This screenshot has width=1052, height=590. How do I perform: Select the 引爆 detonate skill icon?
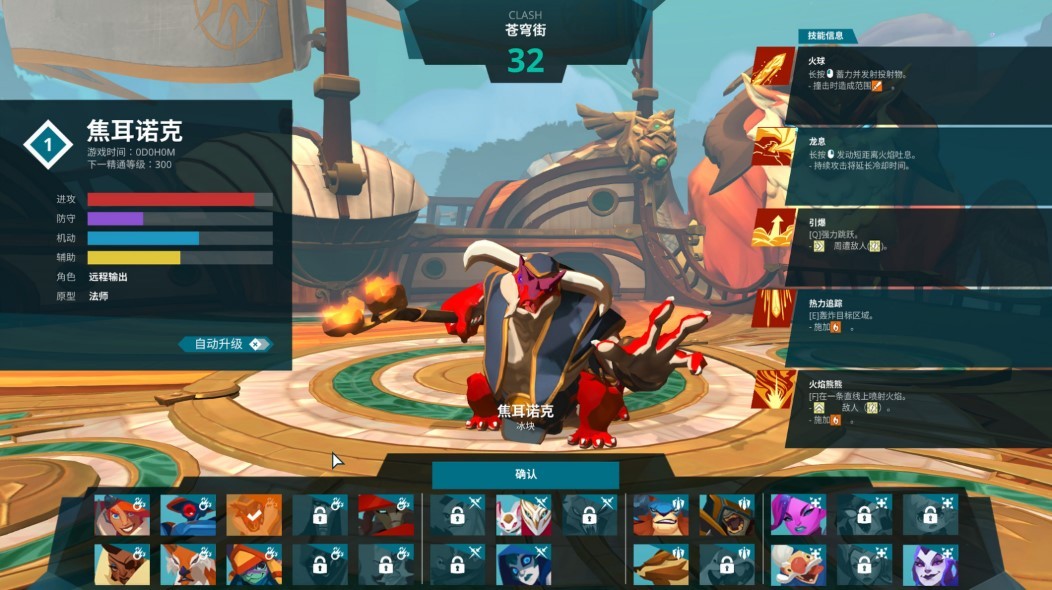(774, 229)
